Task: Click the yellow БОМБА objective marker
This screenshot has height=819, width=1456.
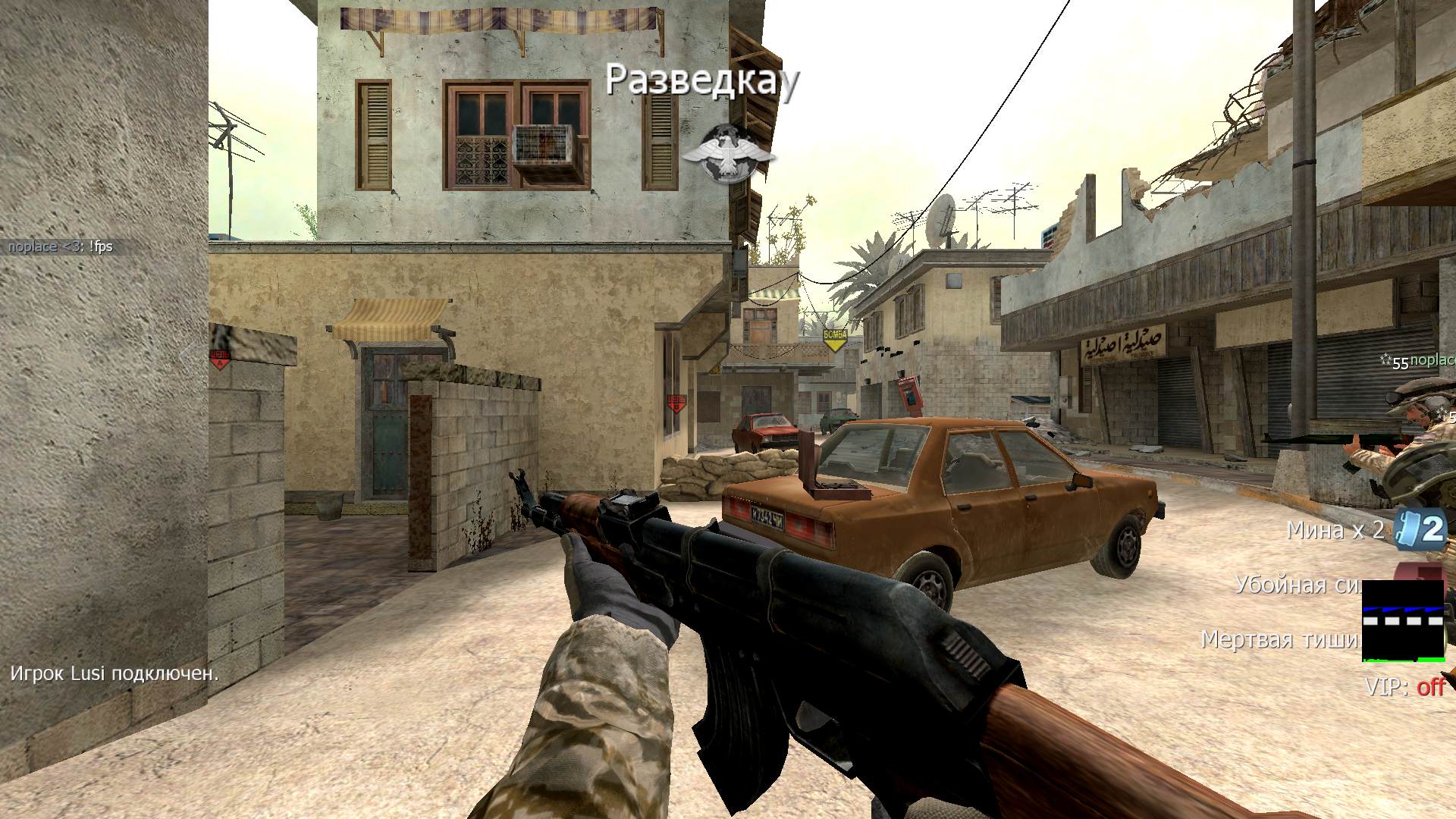Action: coord(834,339)
